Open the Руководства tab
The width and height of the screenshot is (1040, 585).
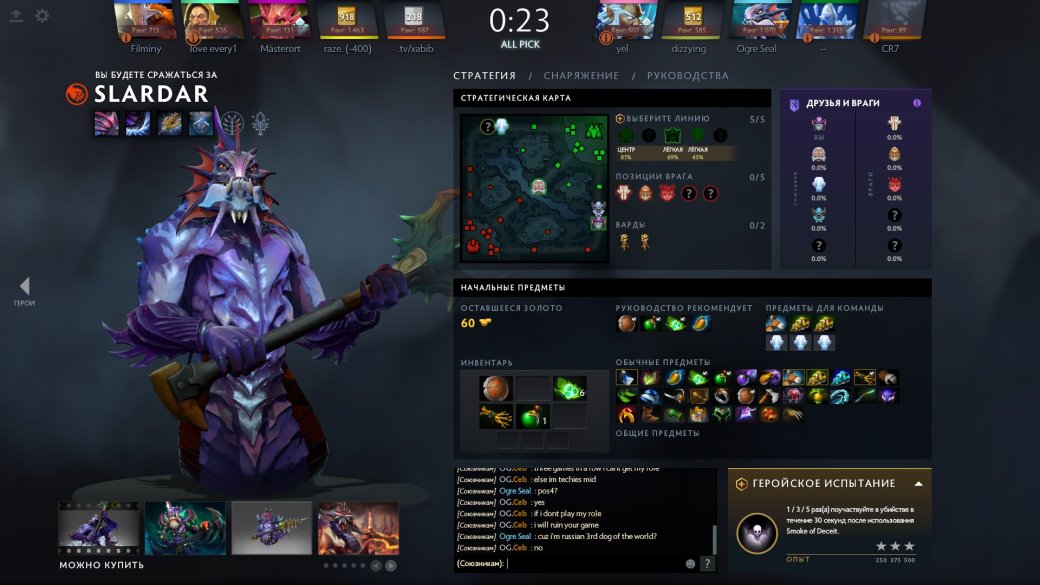(687, 76)
